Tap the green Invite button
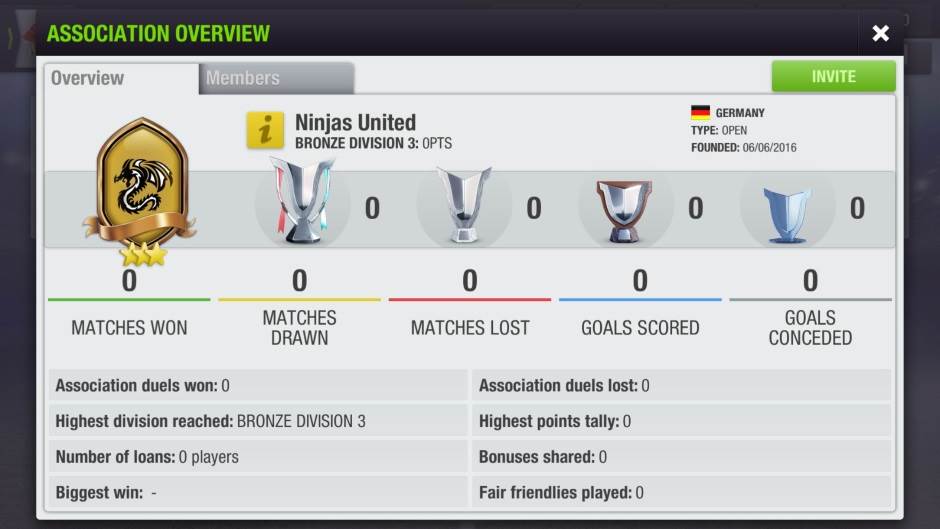The width and height of the screenshot is (940, 529). 833,77
